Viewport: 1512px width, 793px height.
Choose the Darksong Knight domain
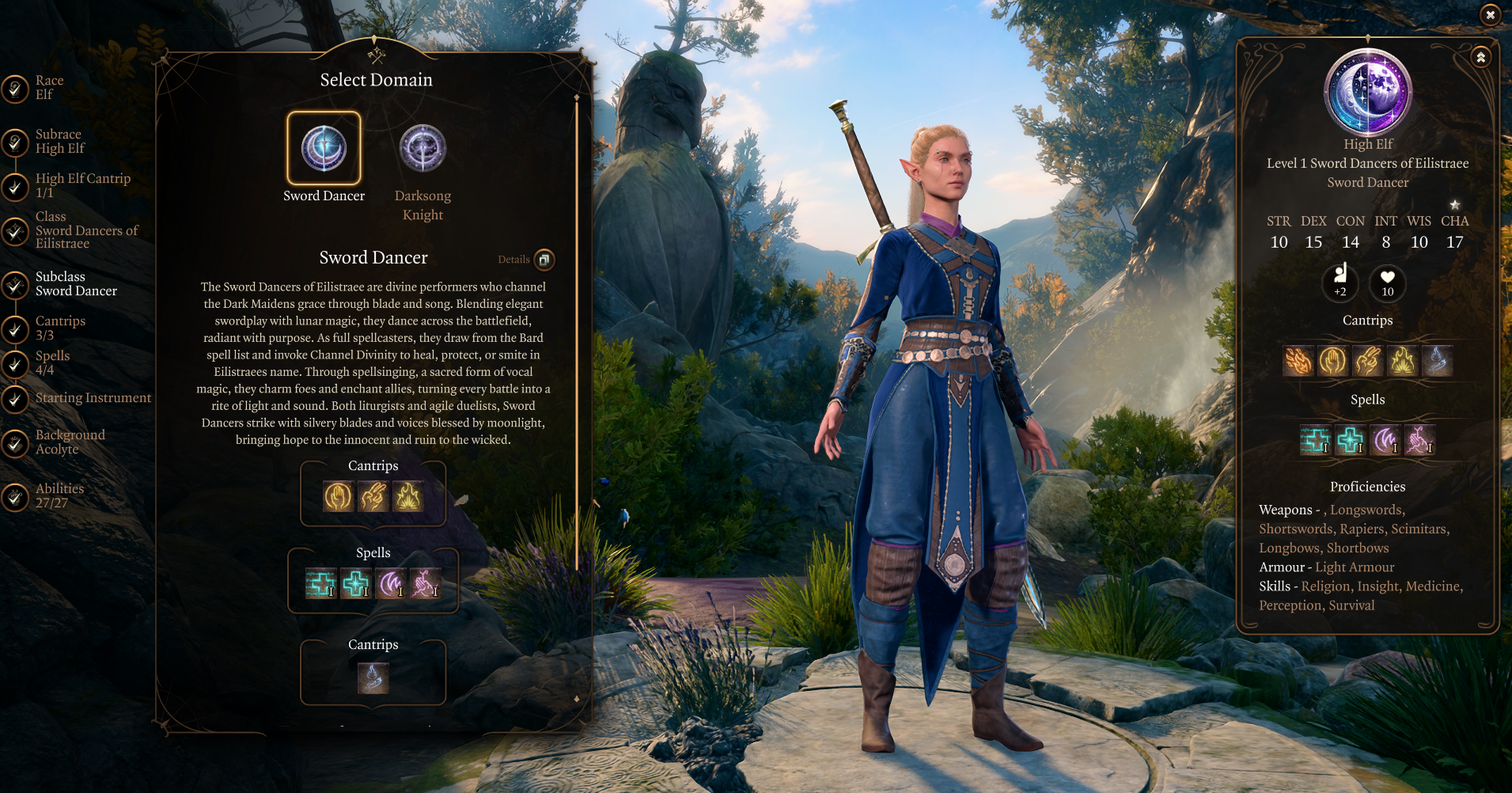pyautogui.click(x=423, y=149)
